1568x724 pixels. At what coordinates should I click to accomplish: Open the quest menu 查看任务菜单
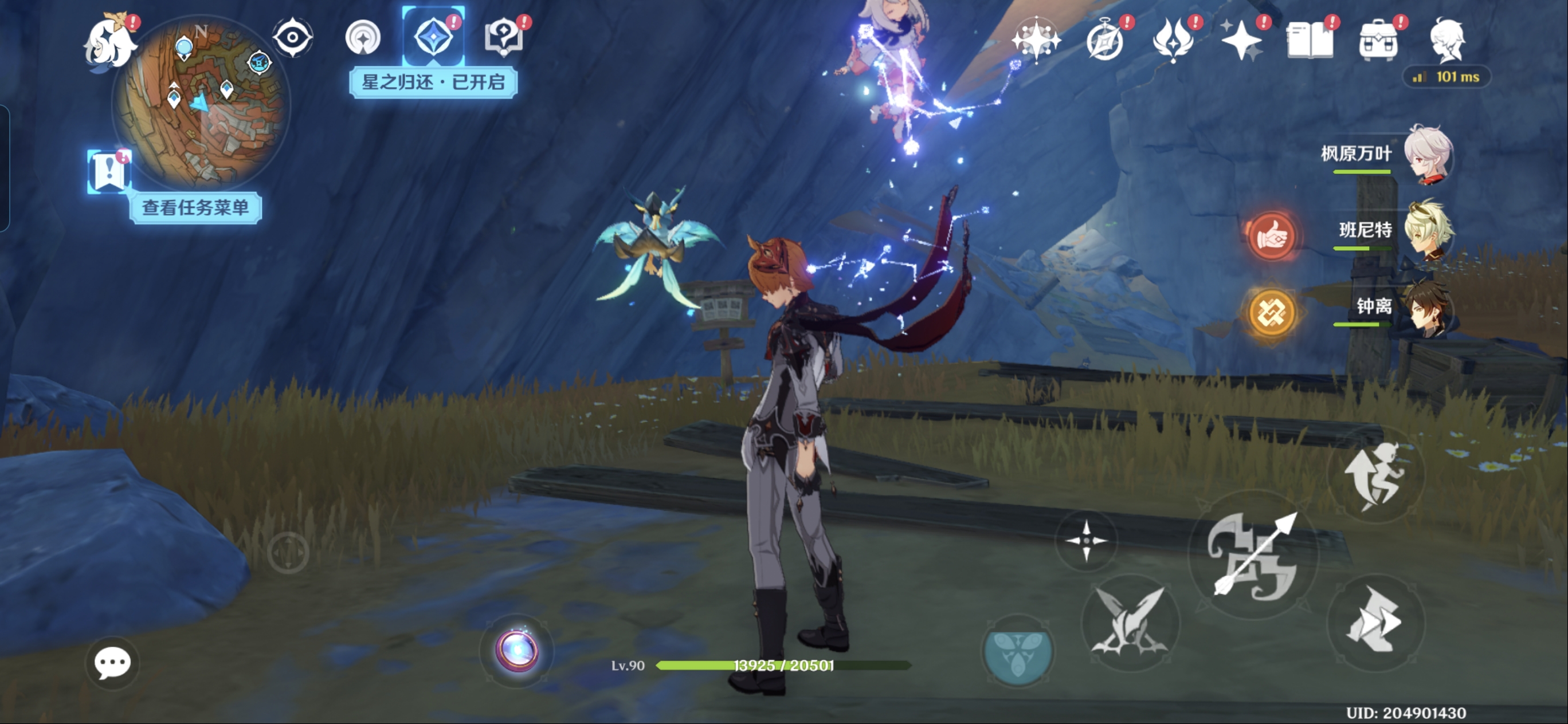[x=195, y=208]
